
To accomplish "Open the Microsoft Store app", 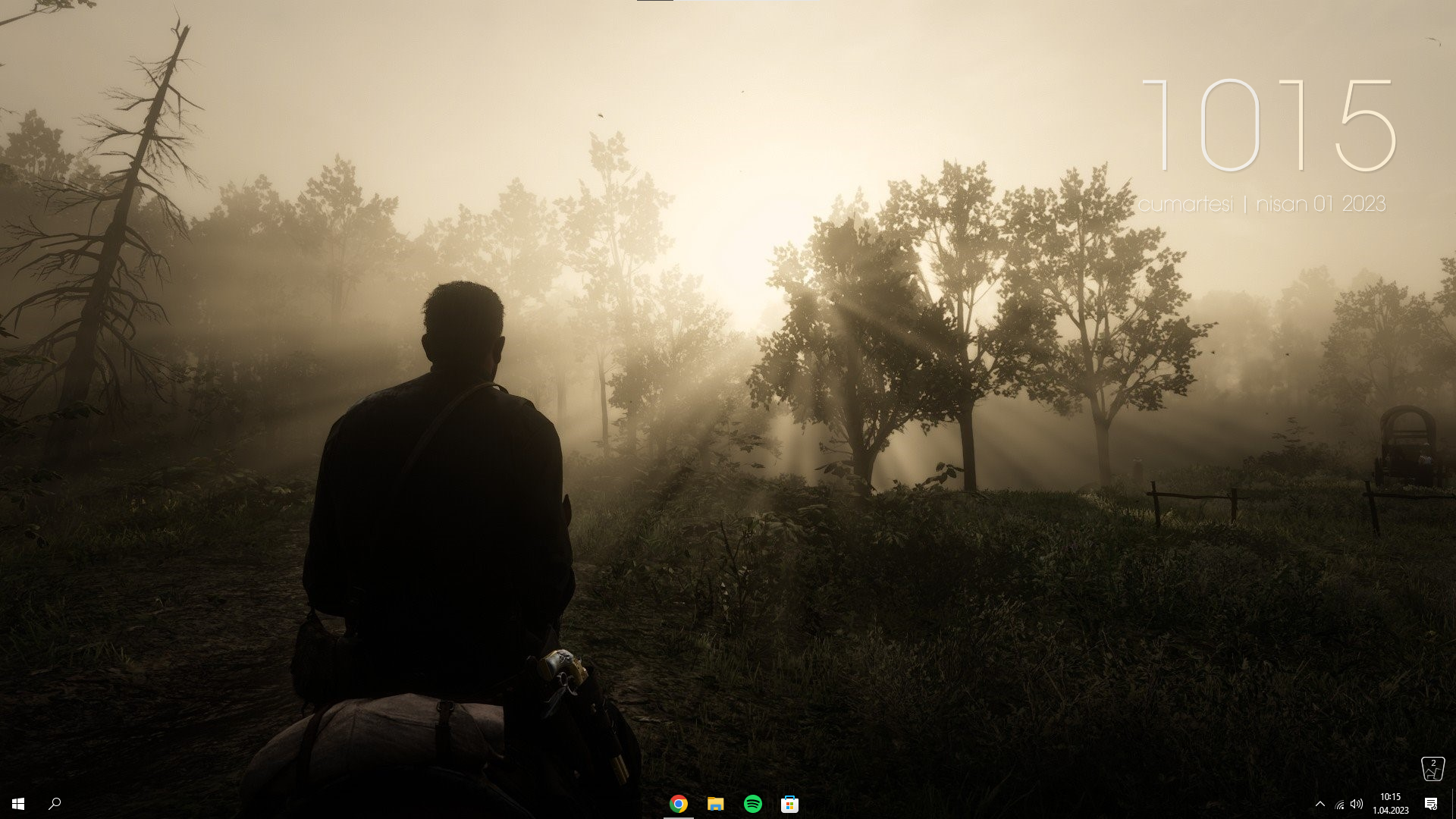I will coord(791,805).
